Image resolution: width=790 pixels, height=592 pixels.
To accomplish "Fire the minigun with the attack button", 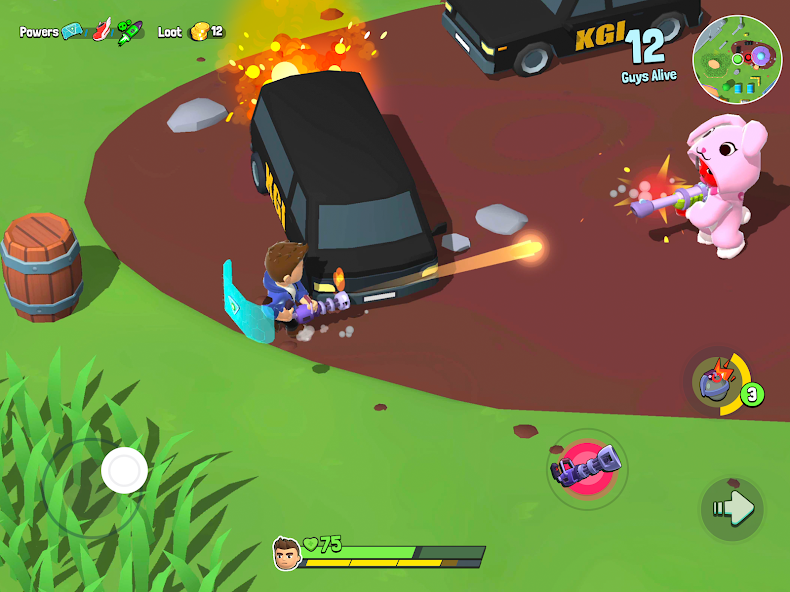I will click(588, 468).
